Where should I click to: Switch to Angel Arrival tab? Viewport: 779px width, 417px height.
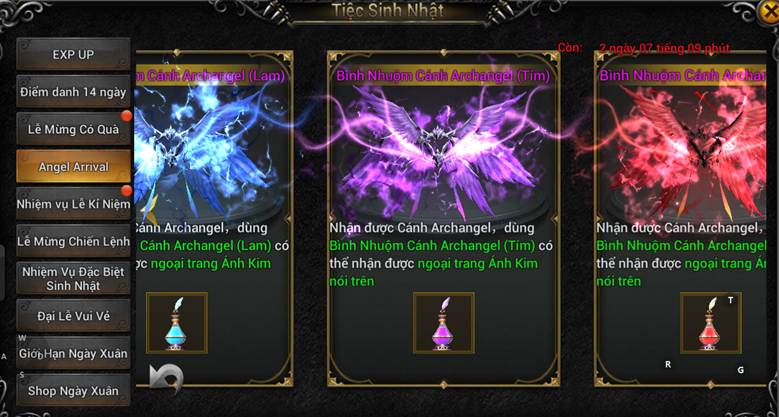(73, 166)
